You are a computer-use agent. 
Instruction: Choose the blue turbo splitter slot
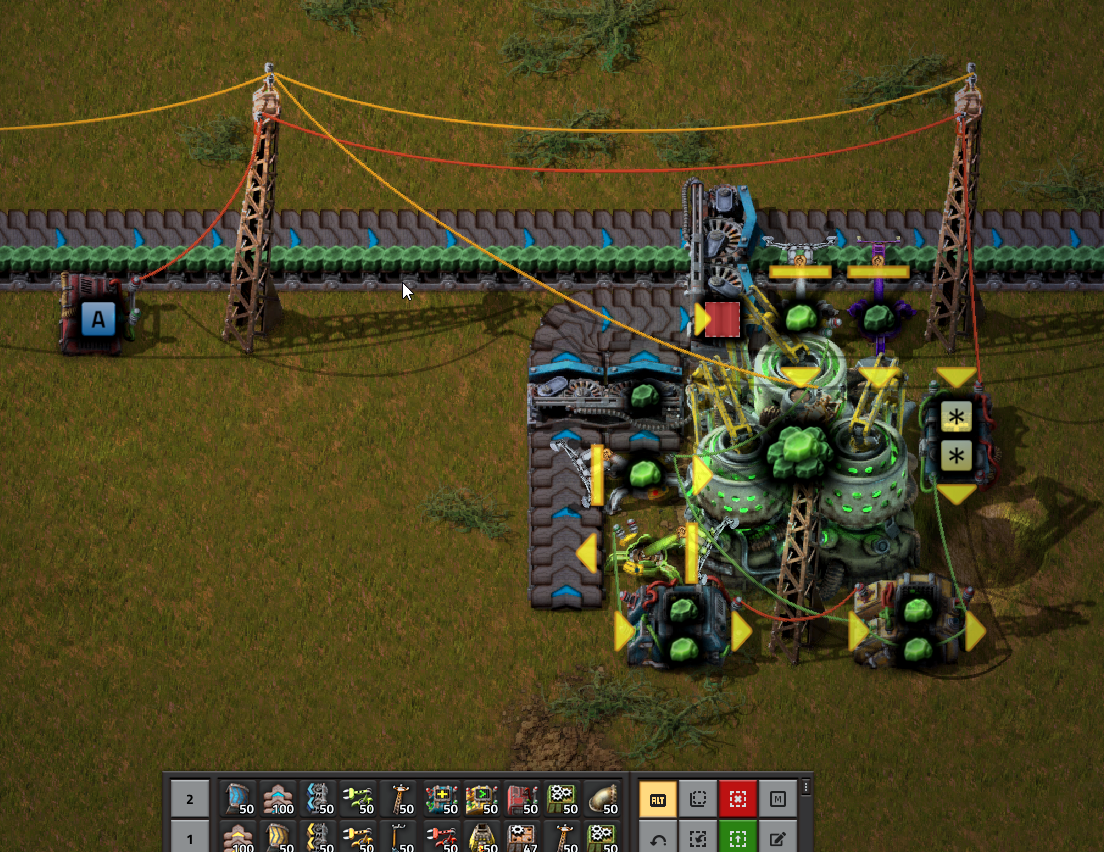(x=319, y=798)
